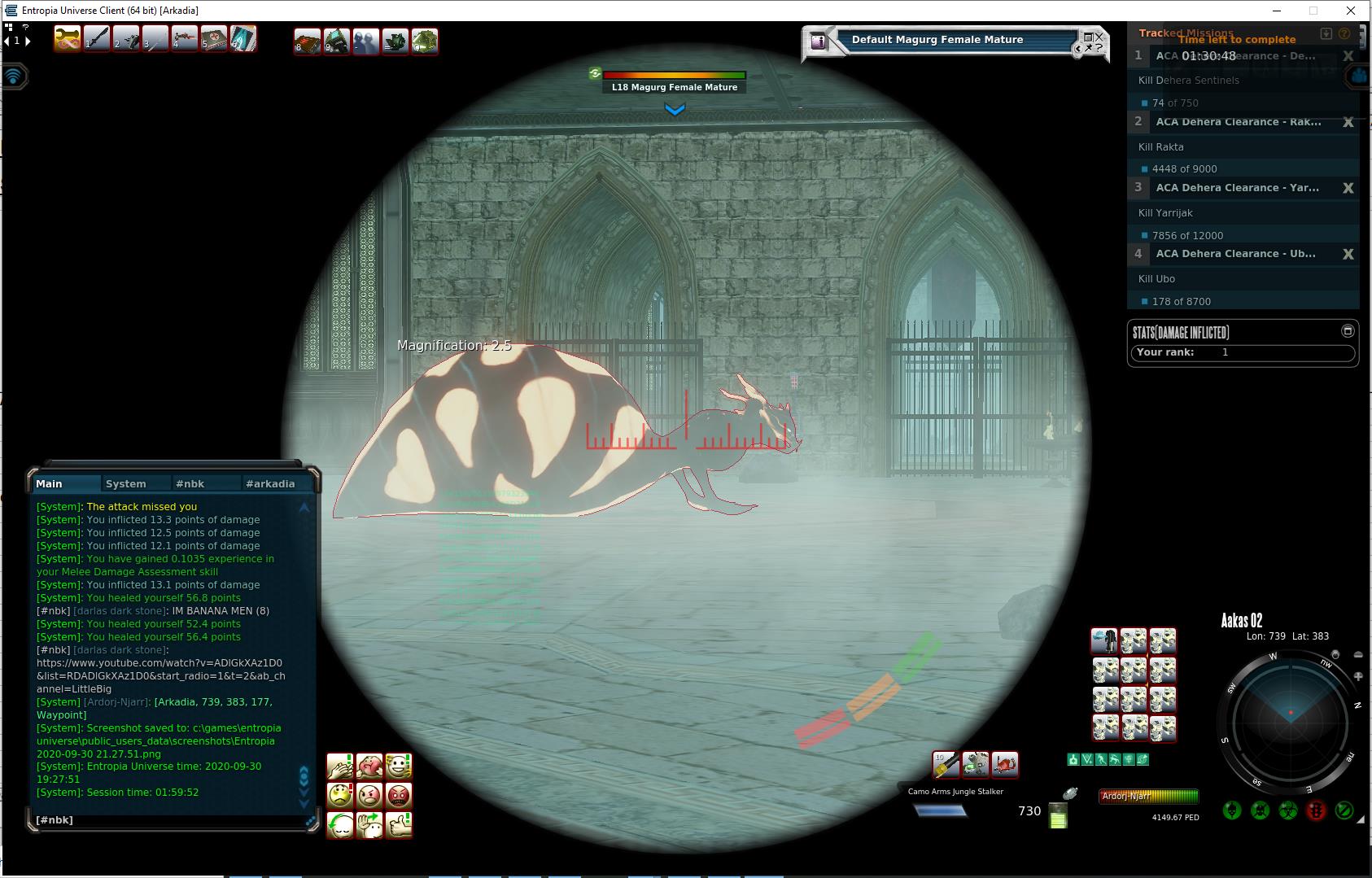The width and height of the screenshot is (1372, 878).
Task: Close the Default Magurg Female Mature target panel
Action: click(x=1099, y=36)
